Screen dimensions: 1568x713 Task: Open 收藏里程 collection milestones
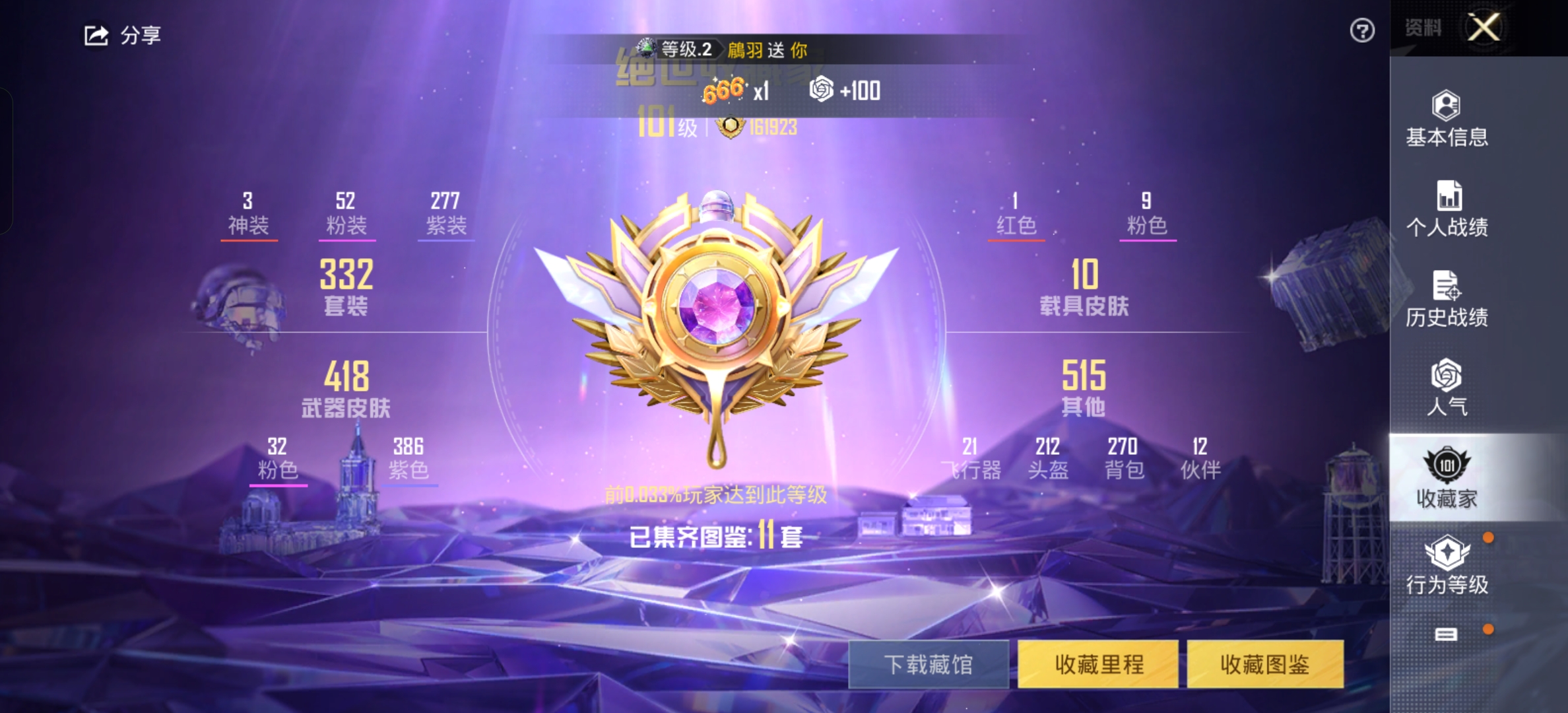pos(1098,664)
